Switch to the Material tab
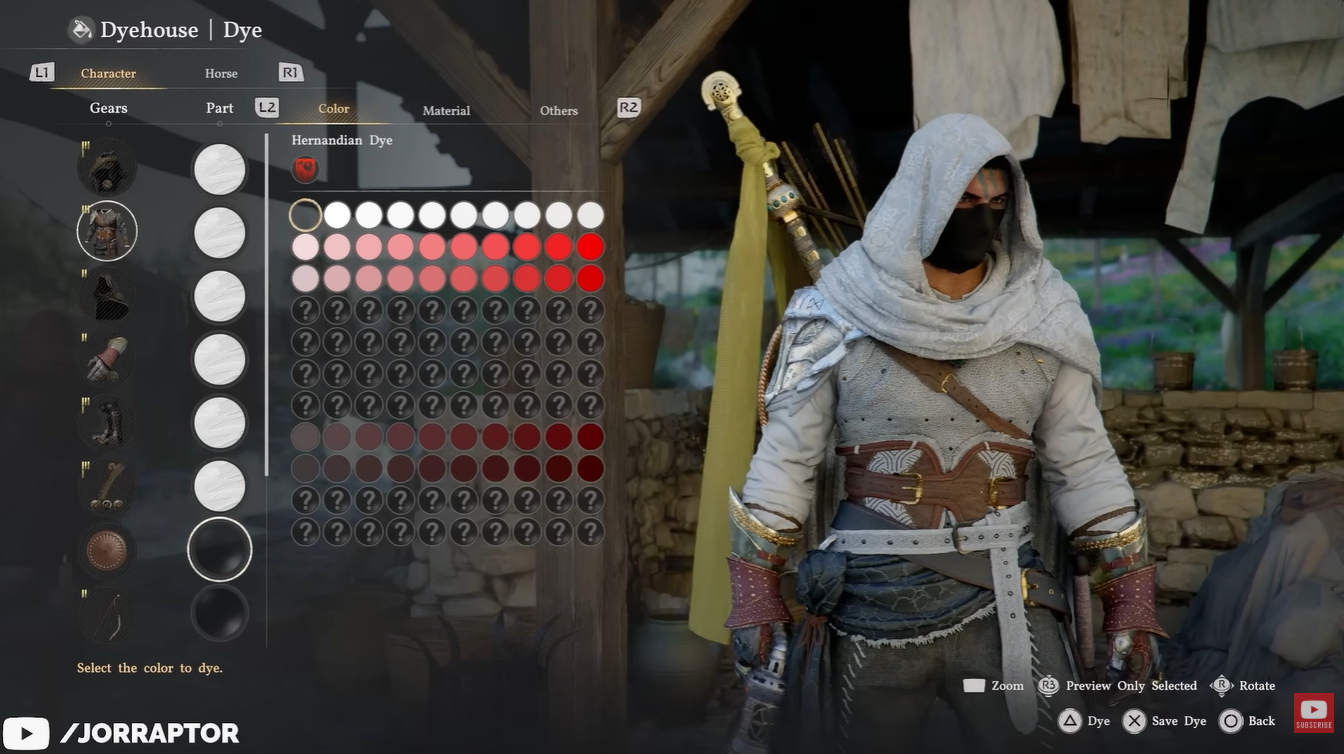Image resolution: width=1344 pixels, height=754 pixels. coord(448,109)
